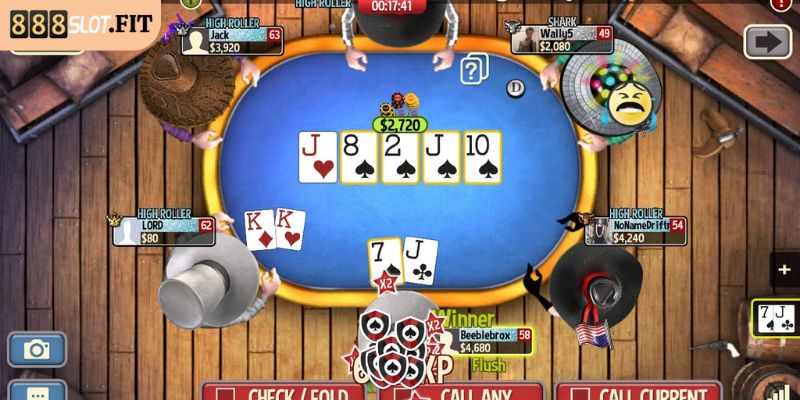
Task: Show LORD's player nameplate details
Action: click(x=164, y=231)
